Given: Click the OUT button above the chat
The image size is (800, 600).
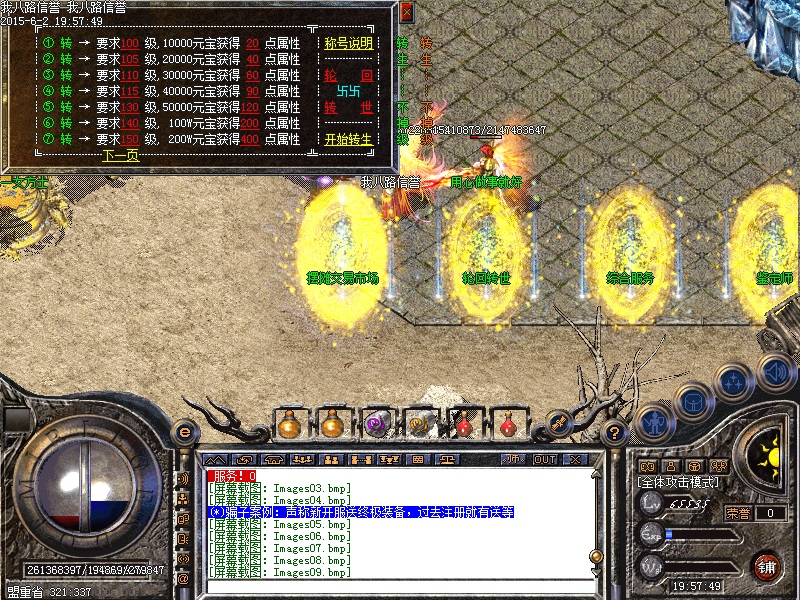Looking at the screenshot, I should pos(544,460).
